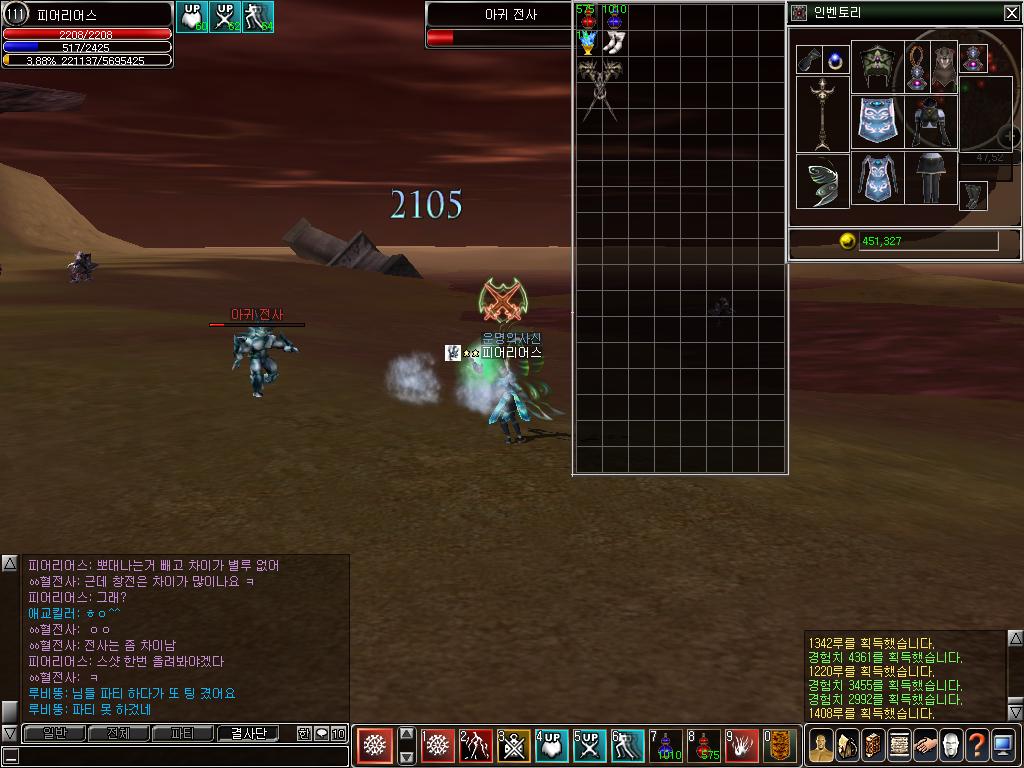1024x768 pixels.
Task: Select the equipped green helmet slot
Action: point(876,67)
